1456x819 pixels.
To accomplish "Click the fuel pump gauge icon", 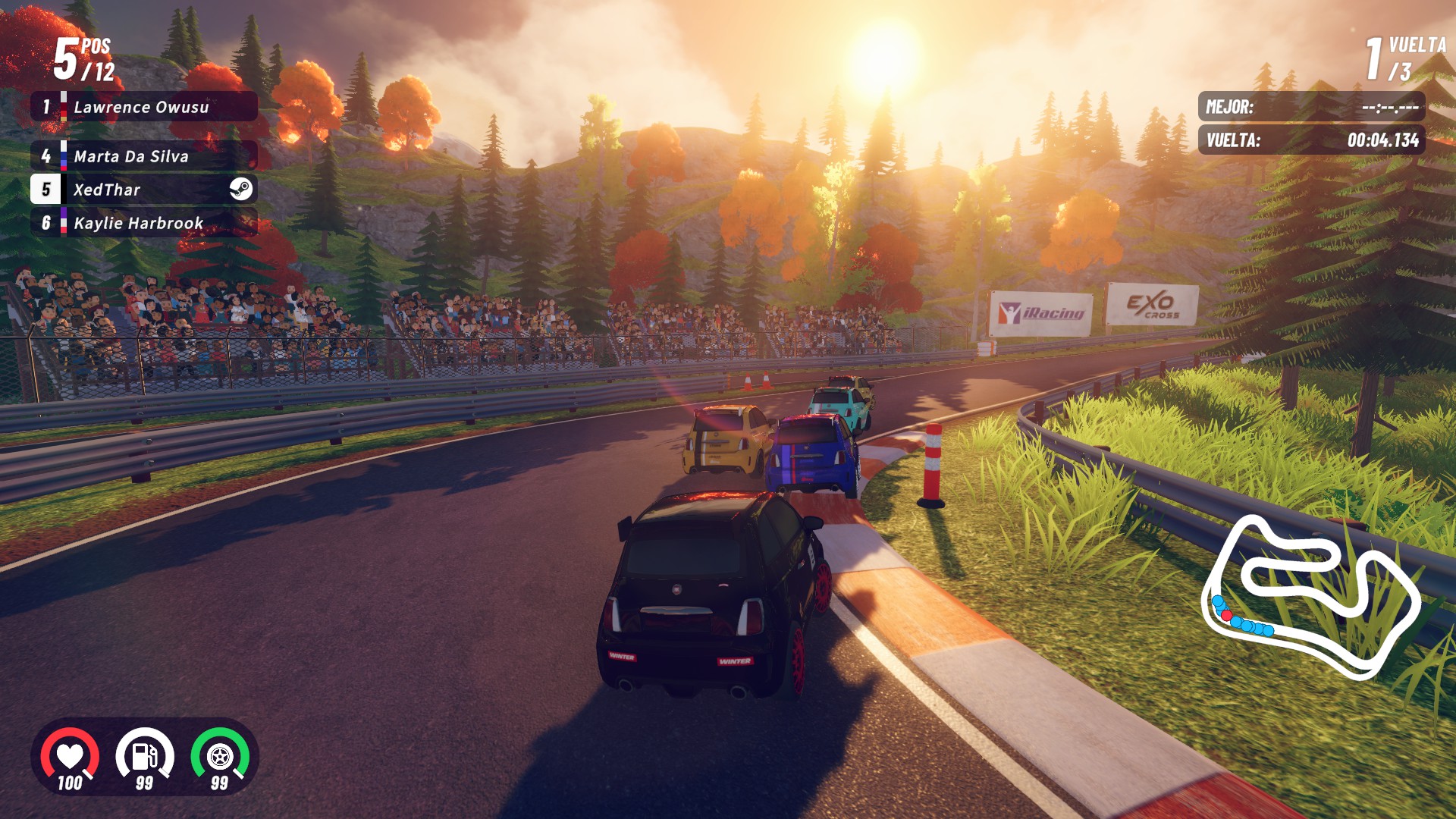I will pyautogui.click(x=144, y=756).
